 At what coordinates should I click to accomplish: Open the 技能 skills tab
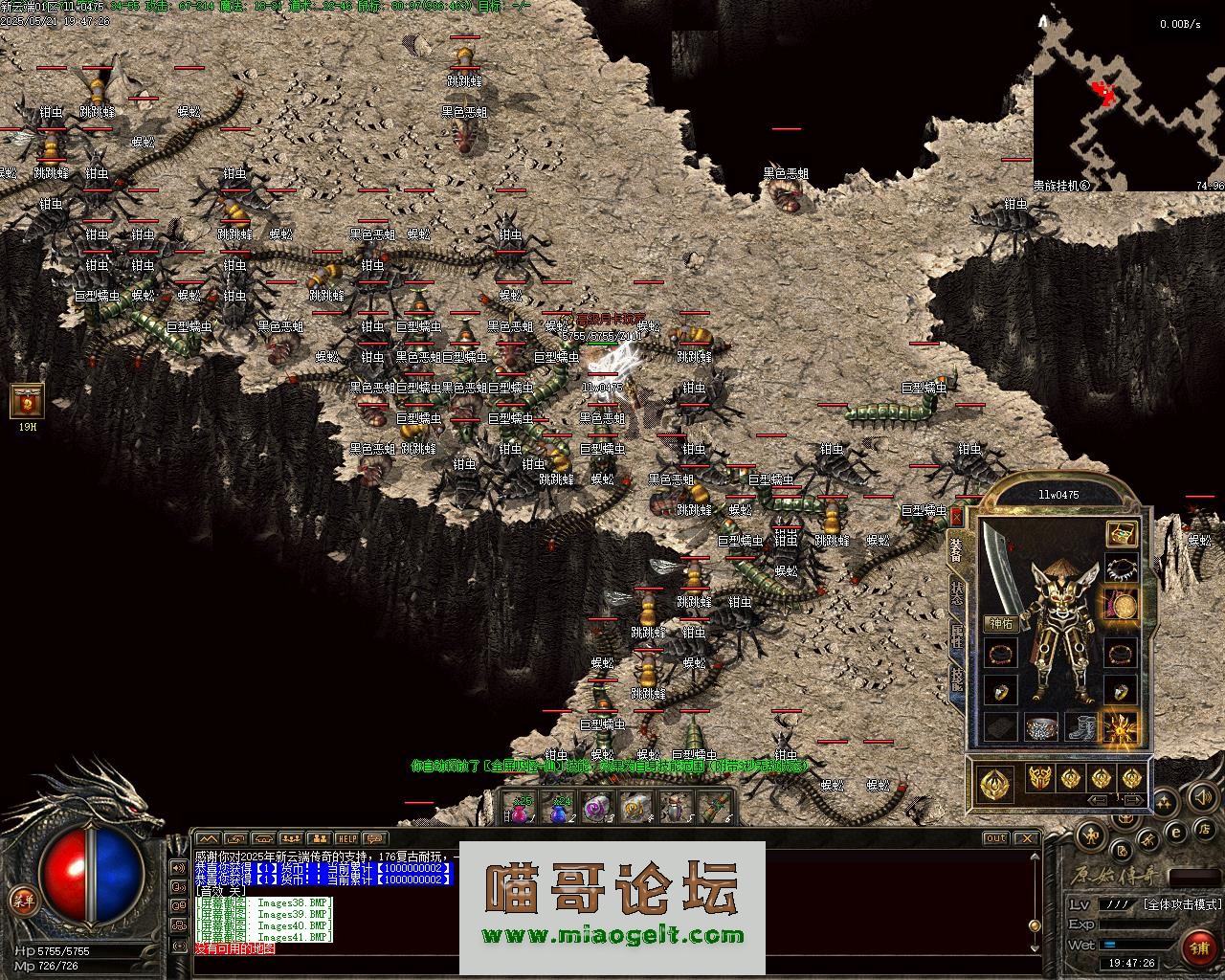tap(956, 679)
